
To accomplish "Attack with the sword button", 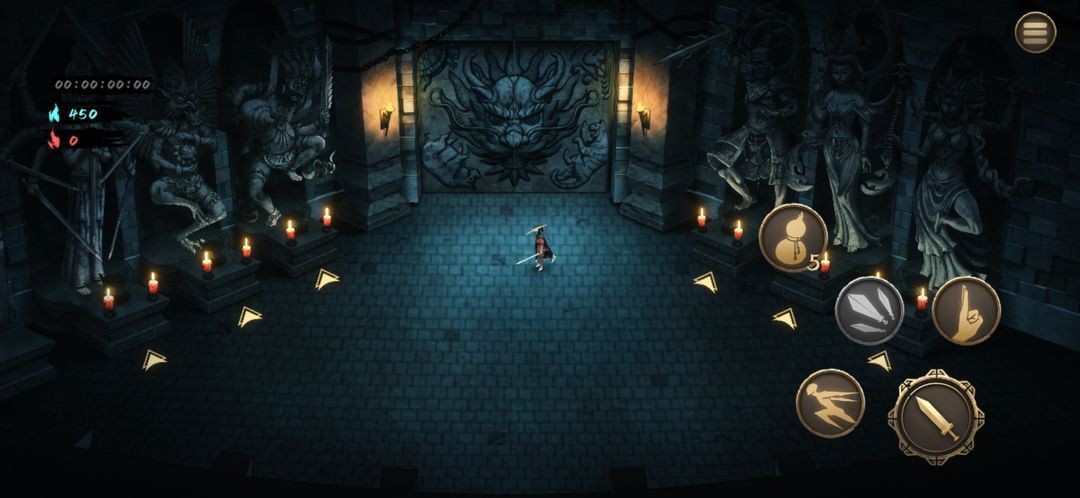I will point(936,416).
